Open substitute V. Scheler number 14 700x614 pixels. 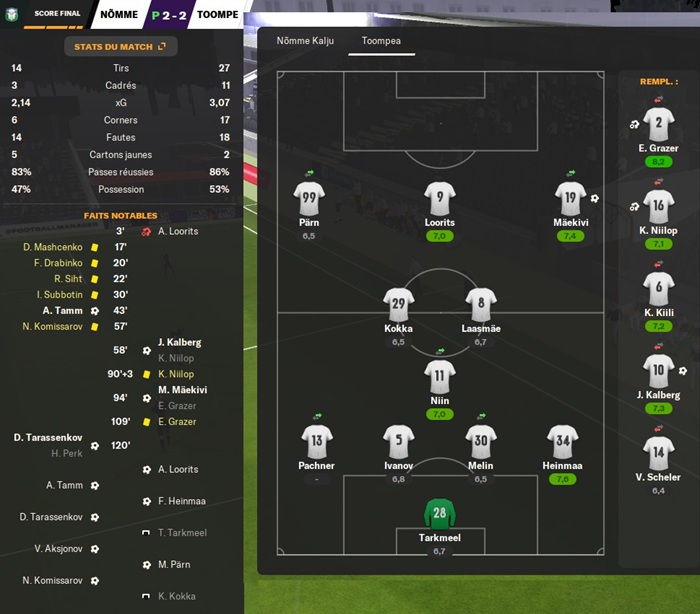point(658,453)
